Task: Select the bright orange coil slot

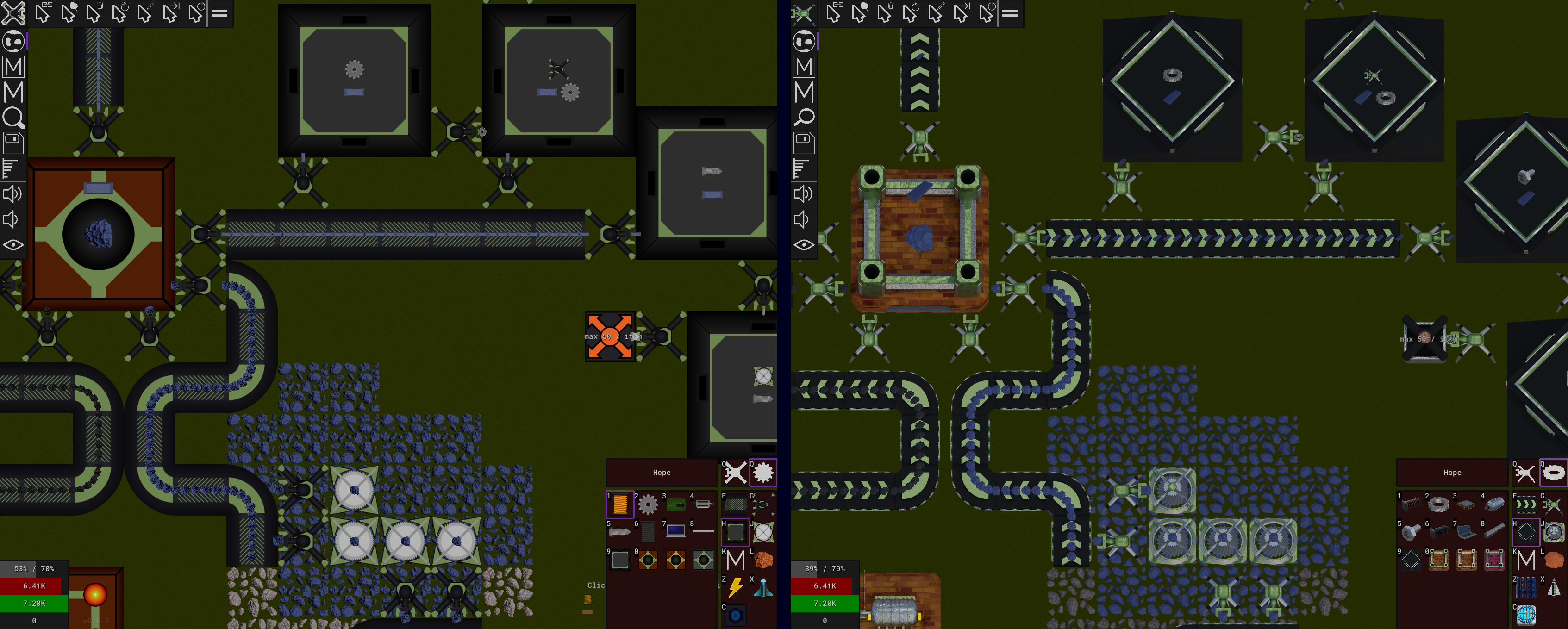Action: 619,504
